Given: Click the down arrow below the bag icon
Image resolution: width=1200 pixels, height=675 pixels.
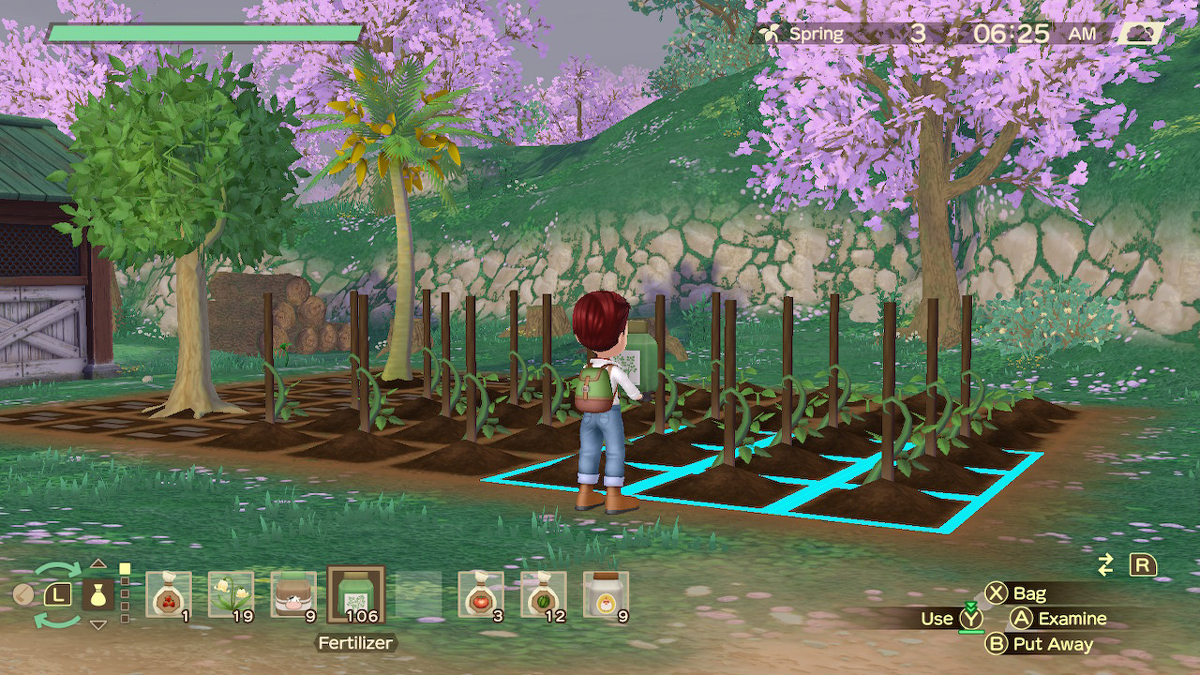Looking at the screenshot, I should tap(98, 625).
